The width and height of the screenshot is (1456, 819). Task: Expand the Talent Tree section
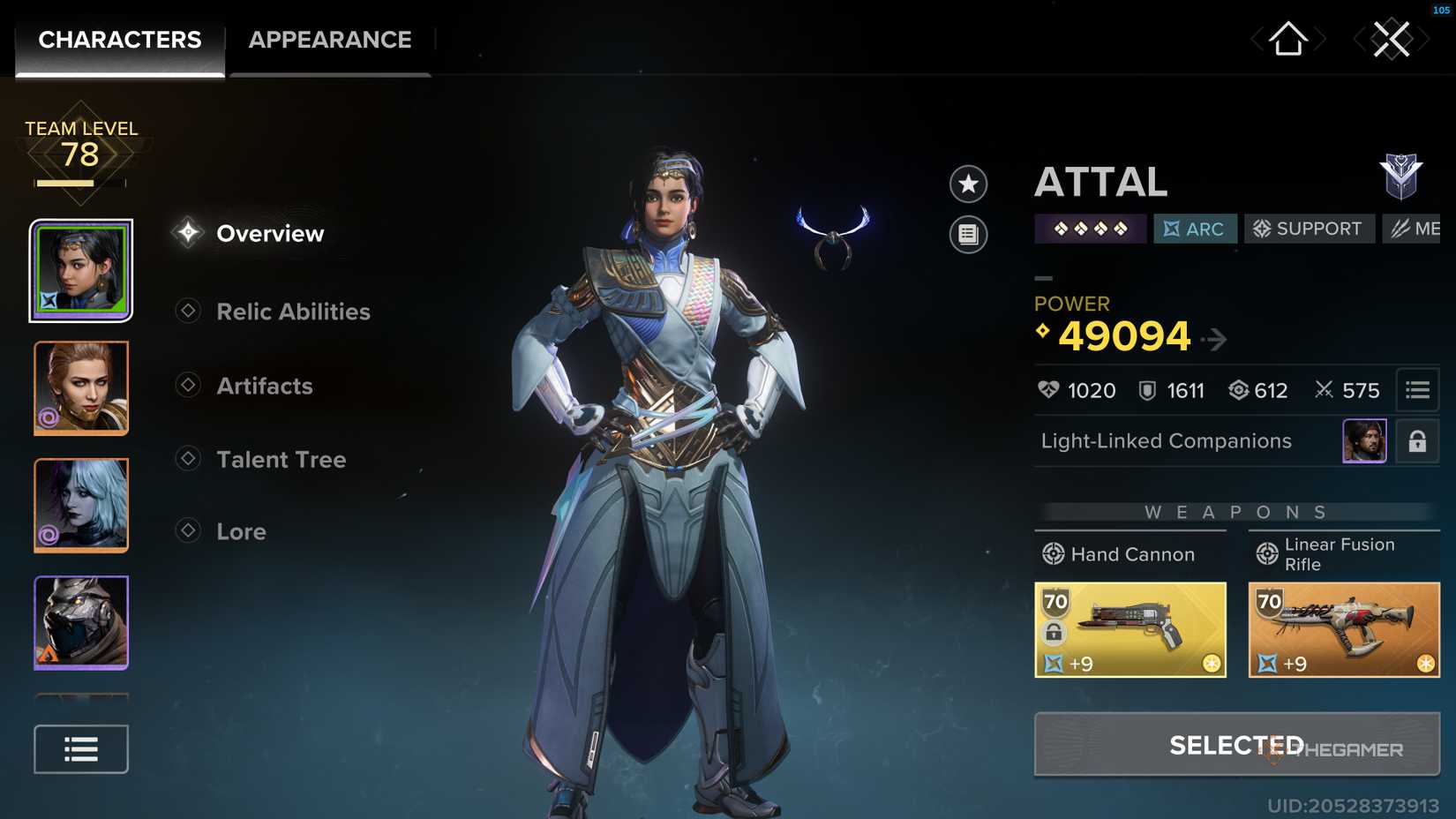pos(281,459)
